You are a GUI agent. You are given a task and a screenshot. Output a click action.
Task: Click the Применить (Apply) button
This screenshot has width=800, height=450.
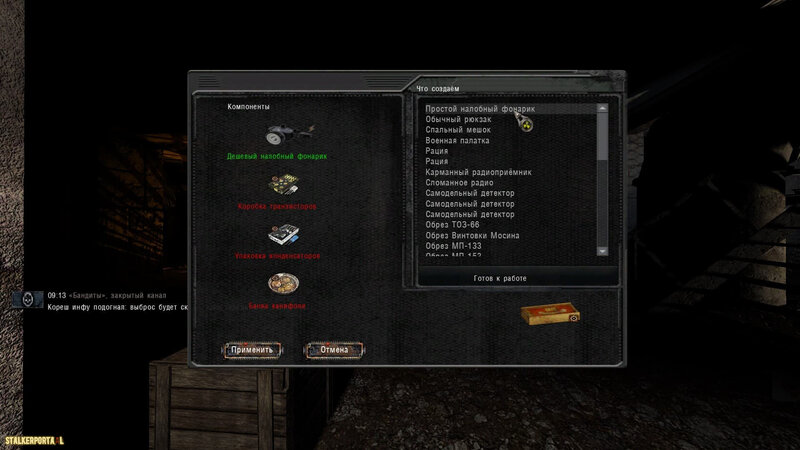pyautogui.click(x=251, y=350)
